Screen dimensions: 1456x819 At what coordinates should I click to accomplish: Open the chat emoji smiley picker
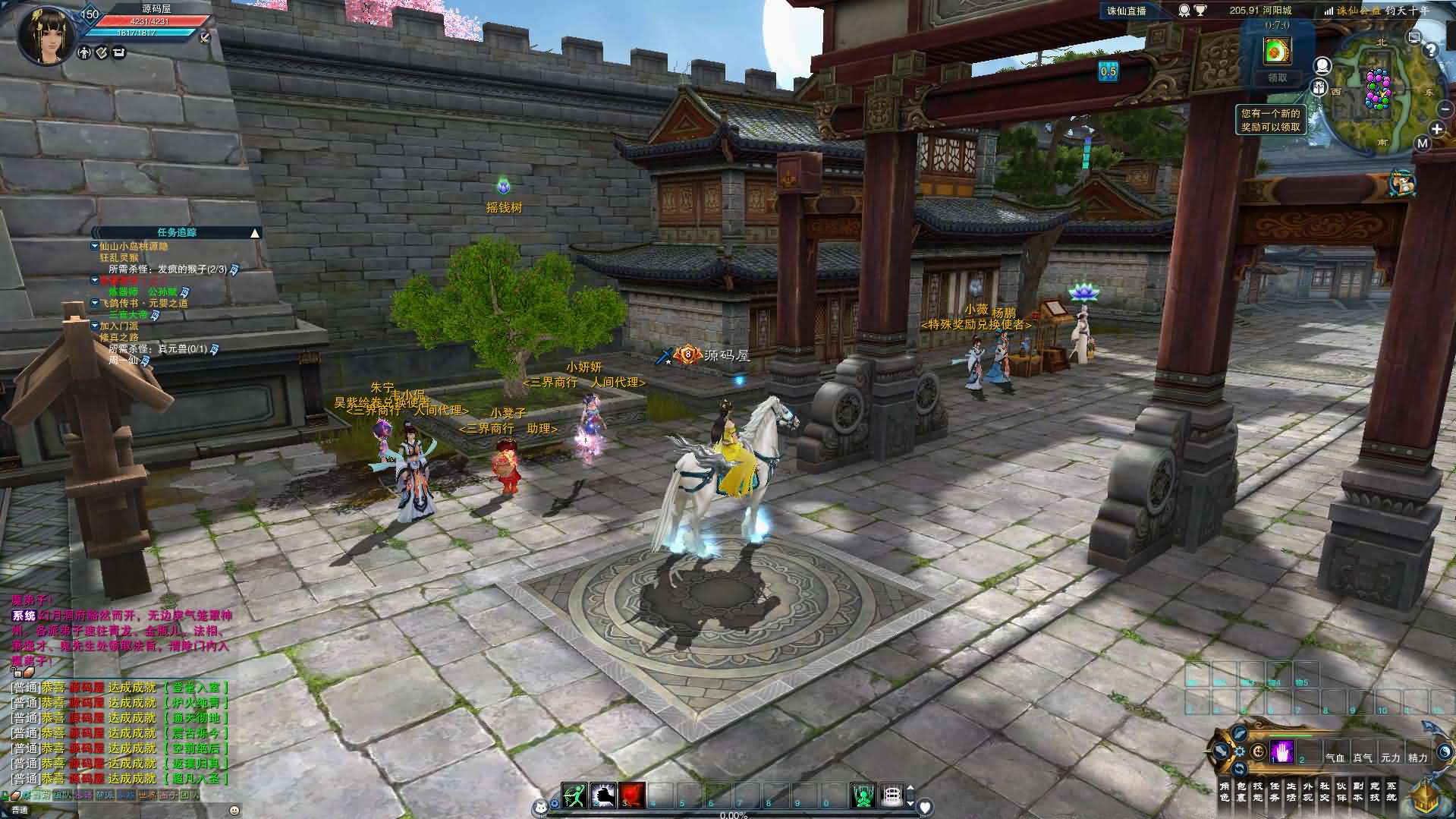(234, 810)
